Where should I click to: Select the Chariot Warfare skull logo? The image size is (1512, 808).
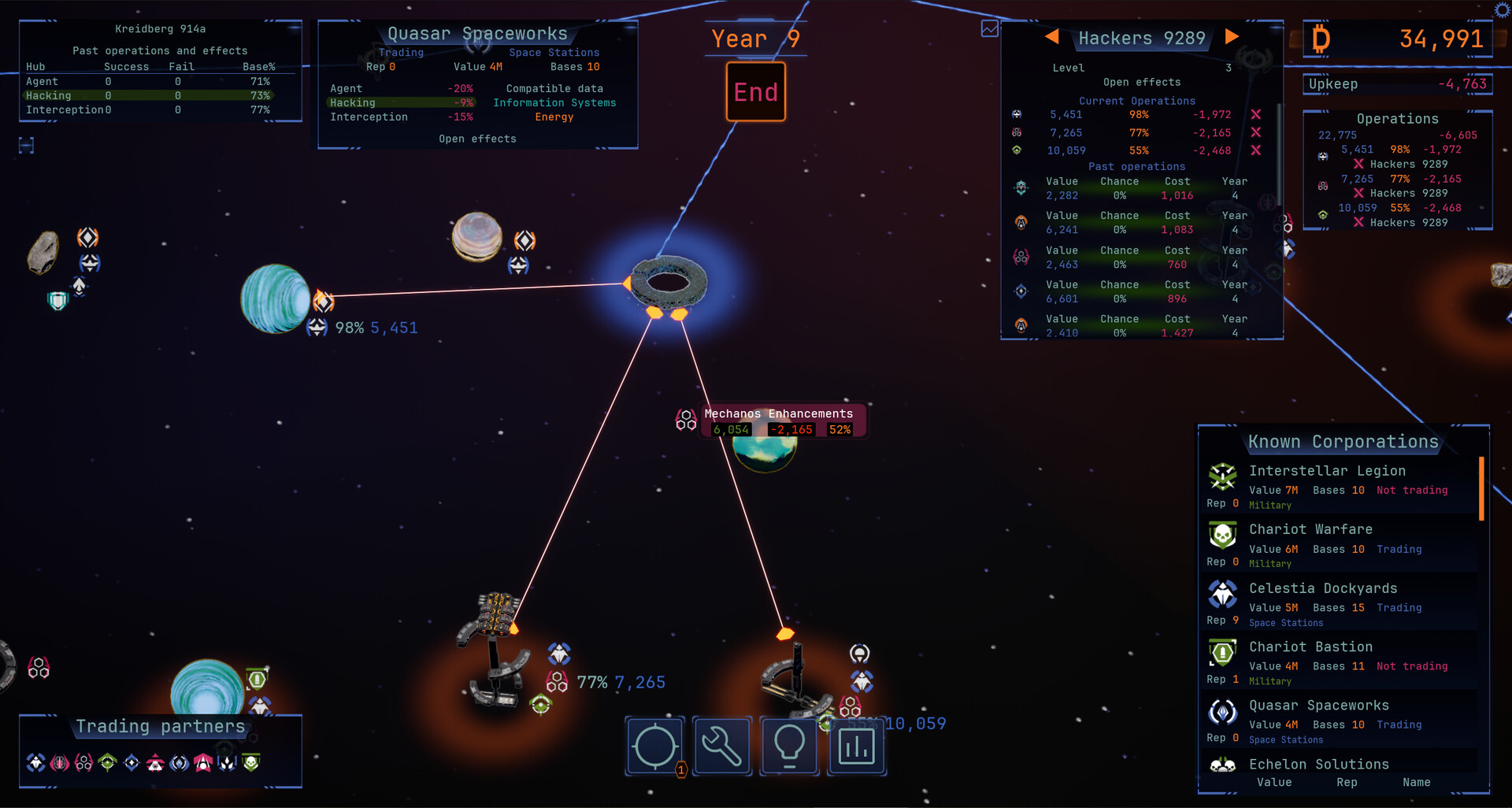[x=1222, y=539]
